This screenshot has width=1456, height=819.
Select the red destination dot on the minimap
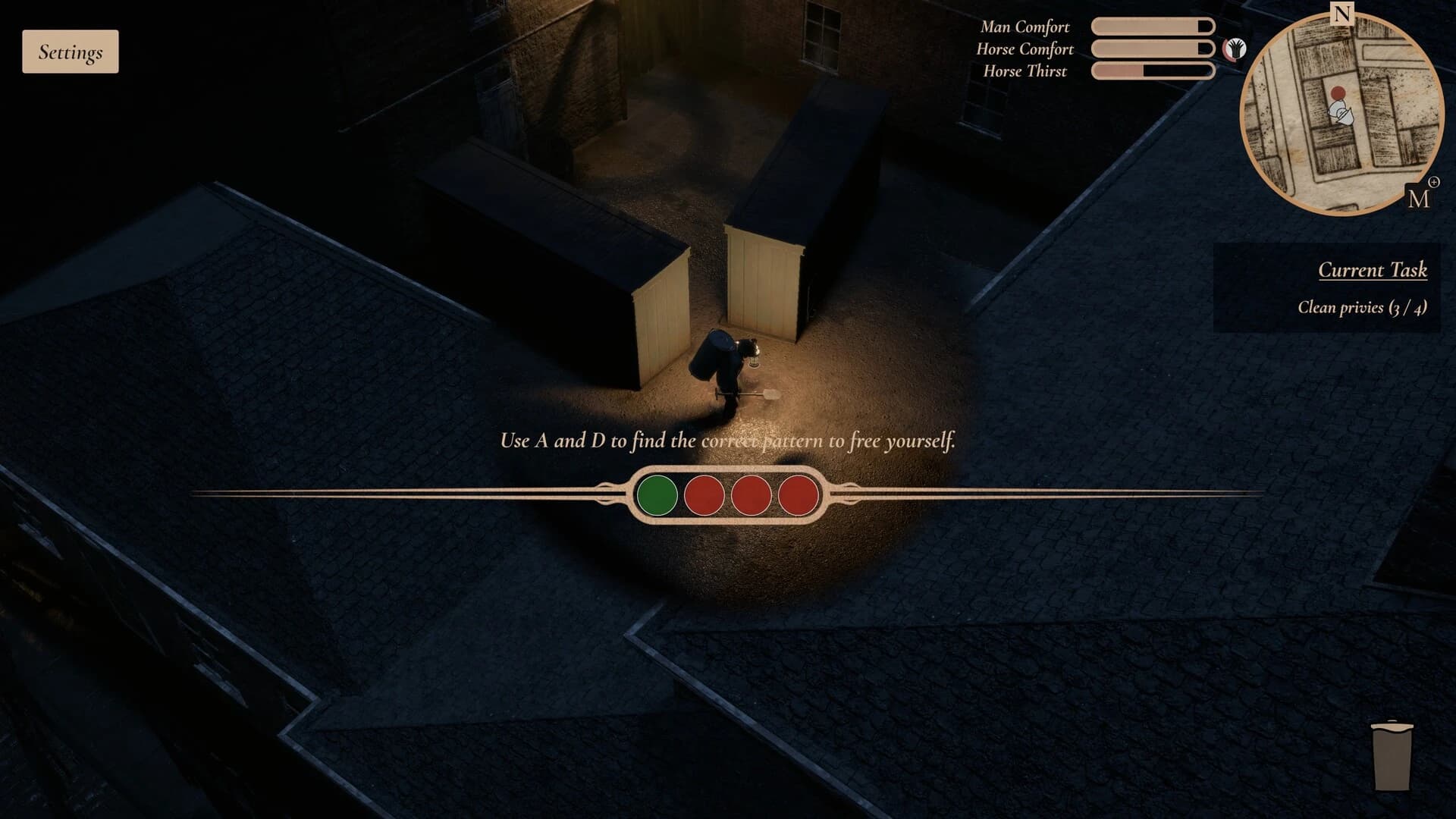click(1338, 93)
